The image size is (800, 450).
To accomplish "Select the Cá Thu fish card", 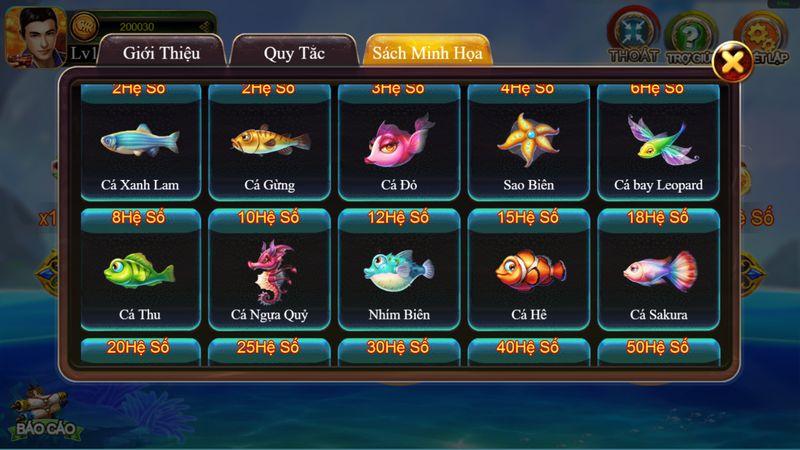I will tap(140, 274).
